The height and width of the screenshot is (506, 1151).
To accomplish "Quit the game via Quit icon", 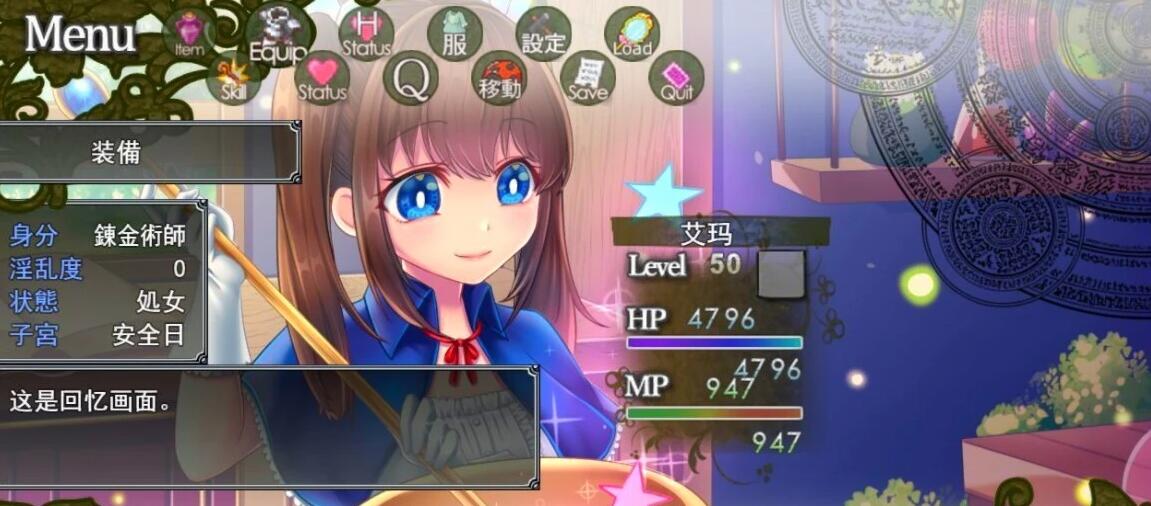I will click(x=677, y=78).
